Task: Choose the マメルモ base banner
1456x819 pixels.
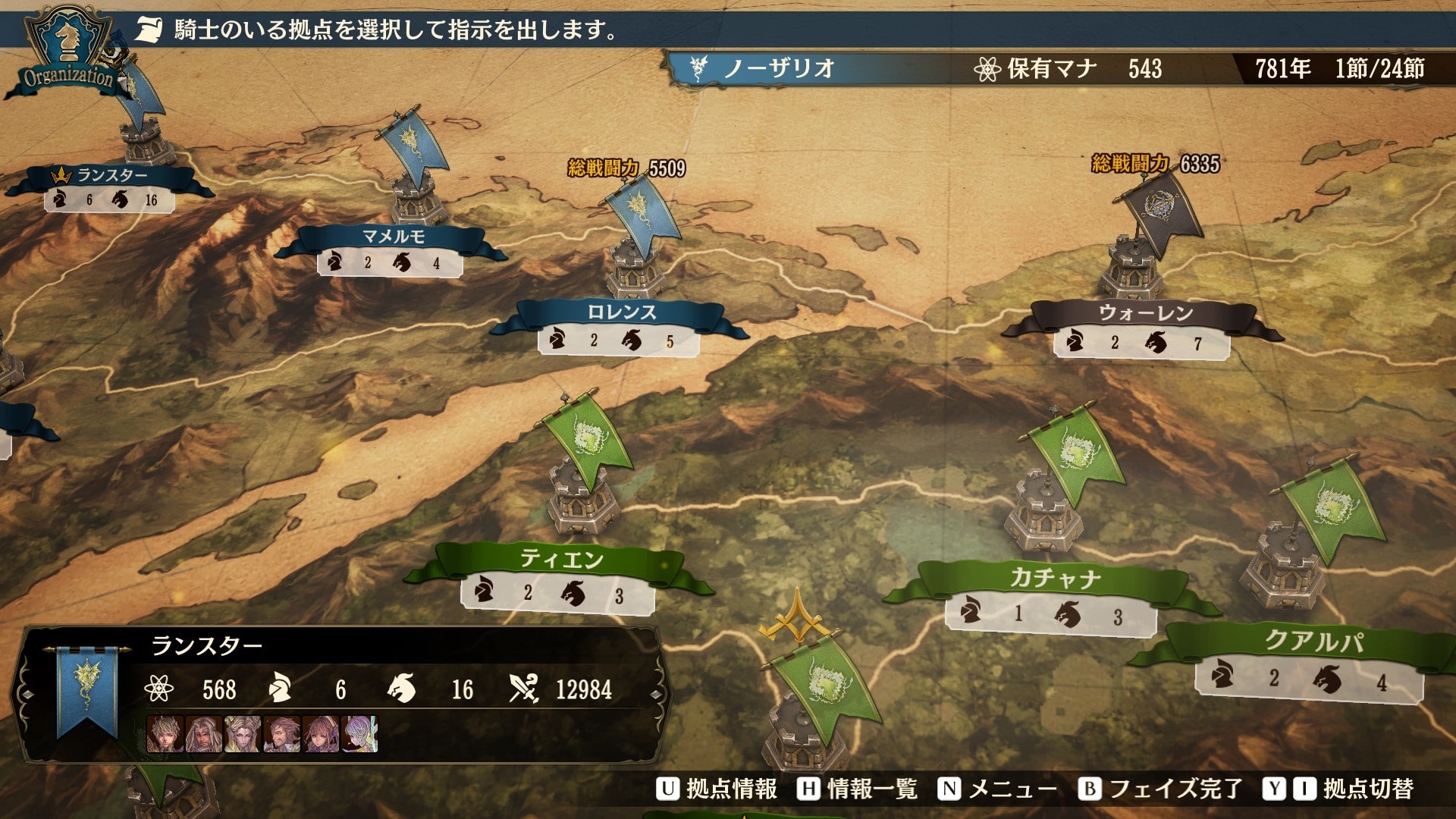Action: (392, 237)
